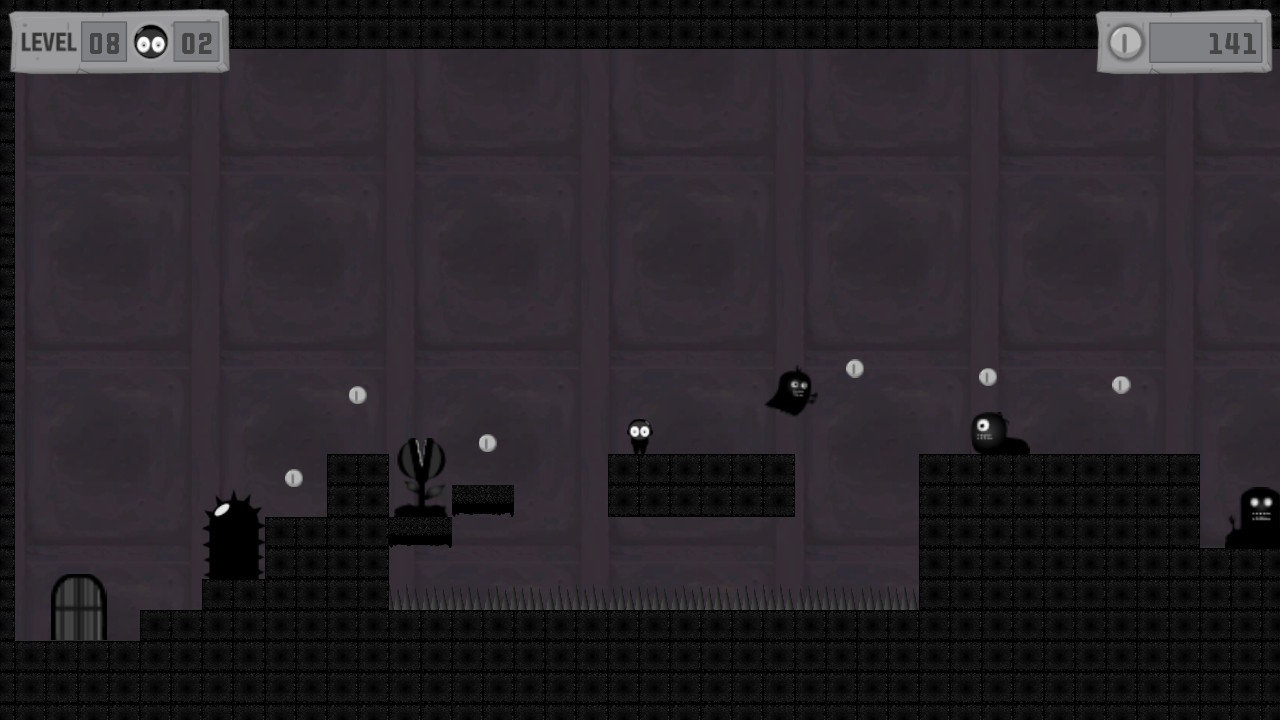The height and width of the screenshot is (720, 1280).
Task: Click the small eyed creature standing on the middle platform
Action: tap(639, 432)
